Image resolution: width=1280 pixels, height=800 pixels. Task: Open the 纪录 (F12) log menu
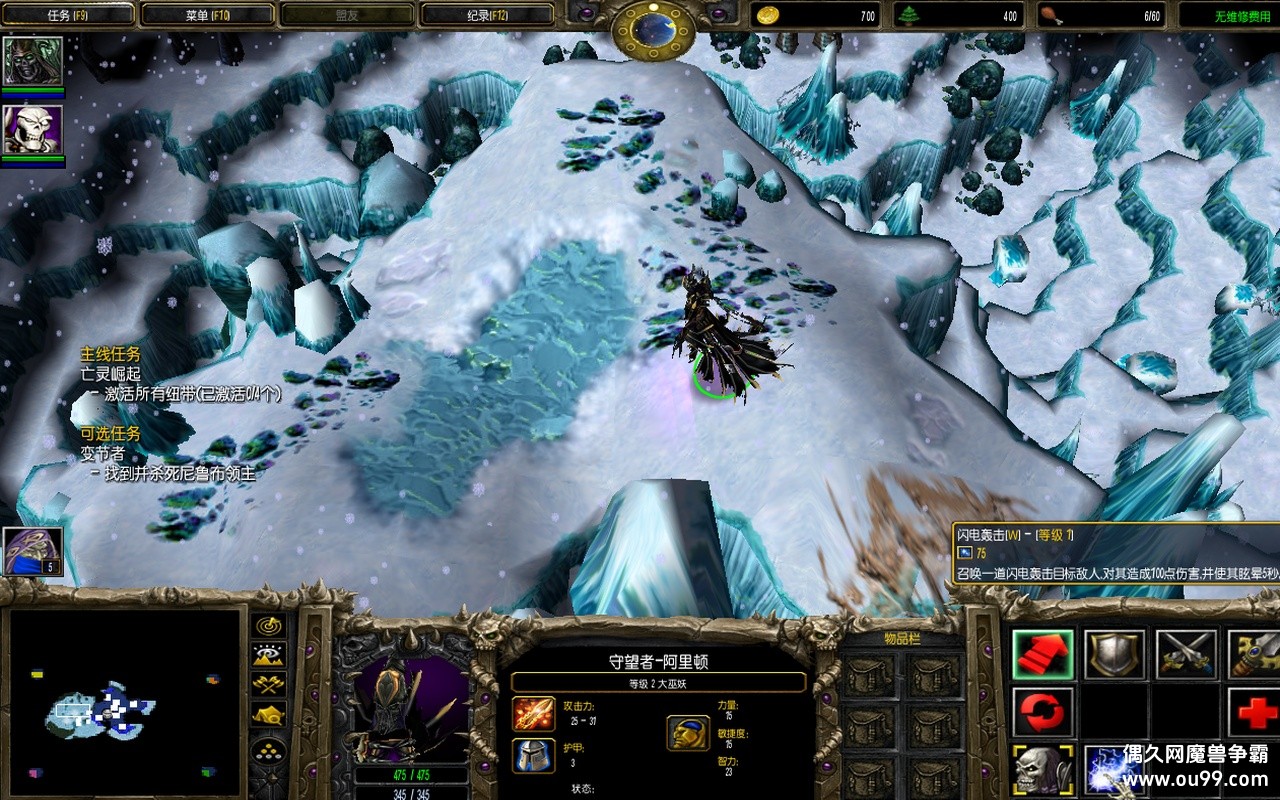pos(487,15)
